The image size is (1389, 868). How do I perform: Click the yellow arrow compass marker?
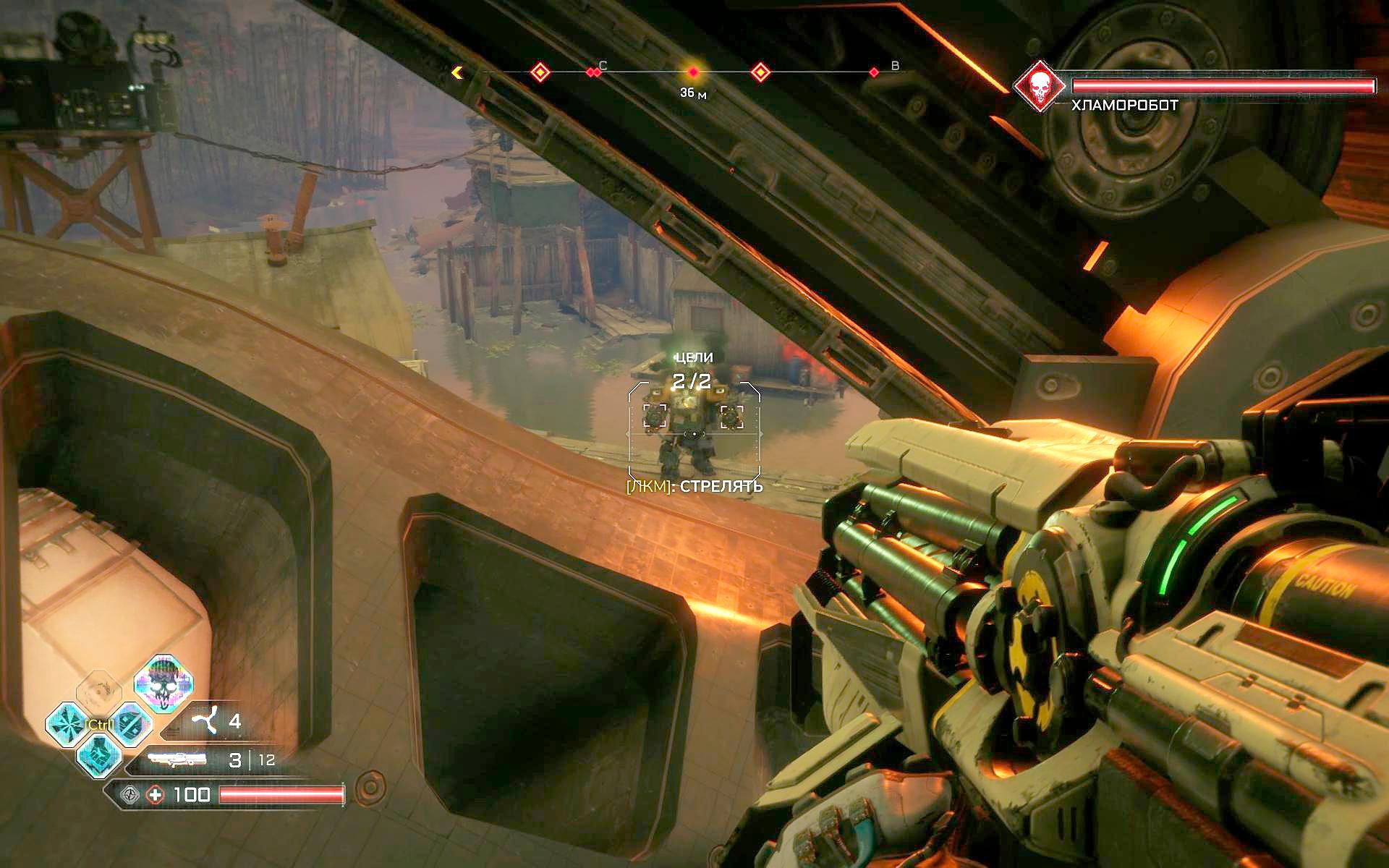[457, 72]
